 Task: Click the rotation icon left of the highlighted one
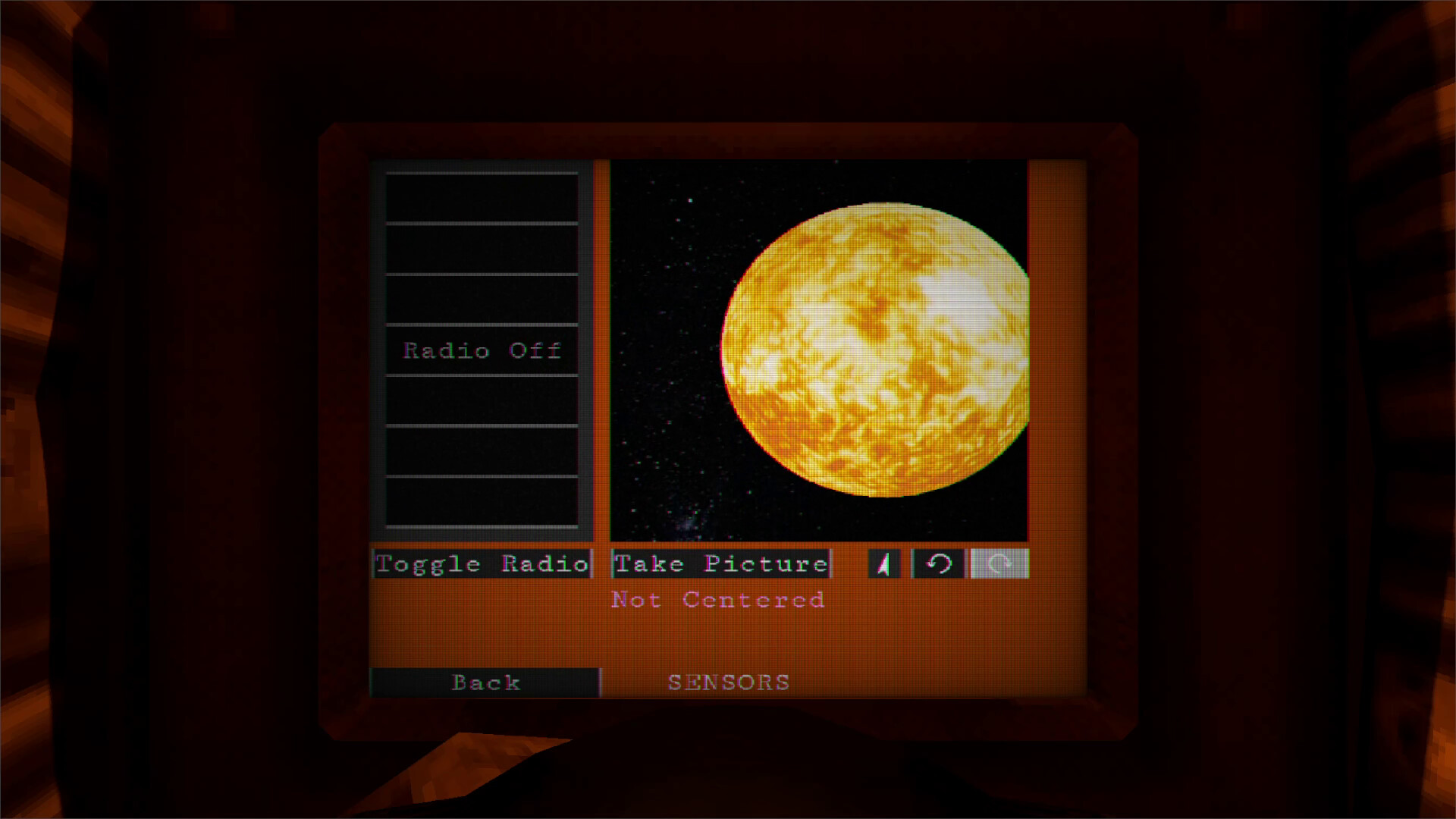(939, 563)
